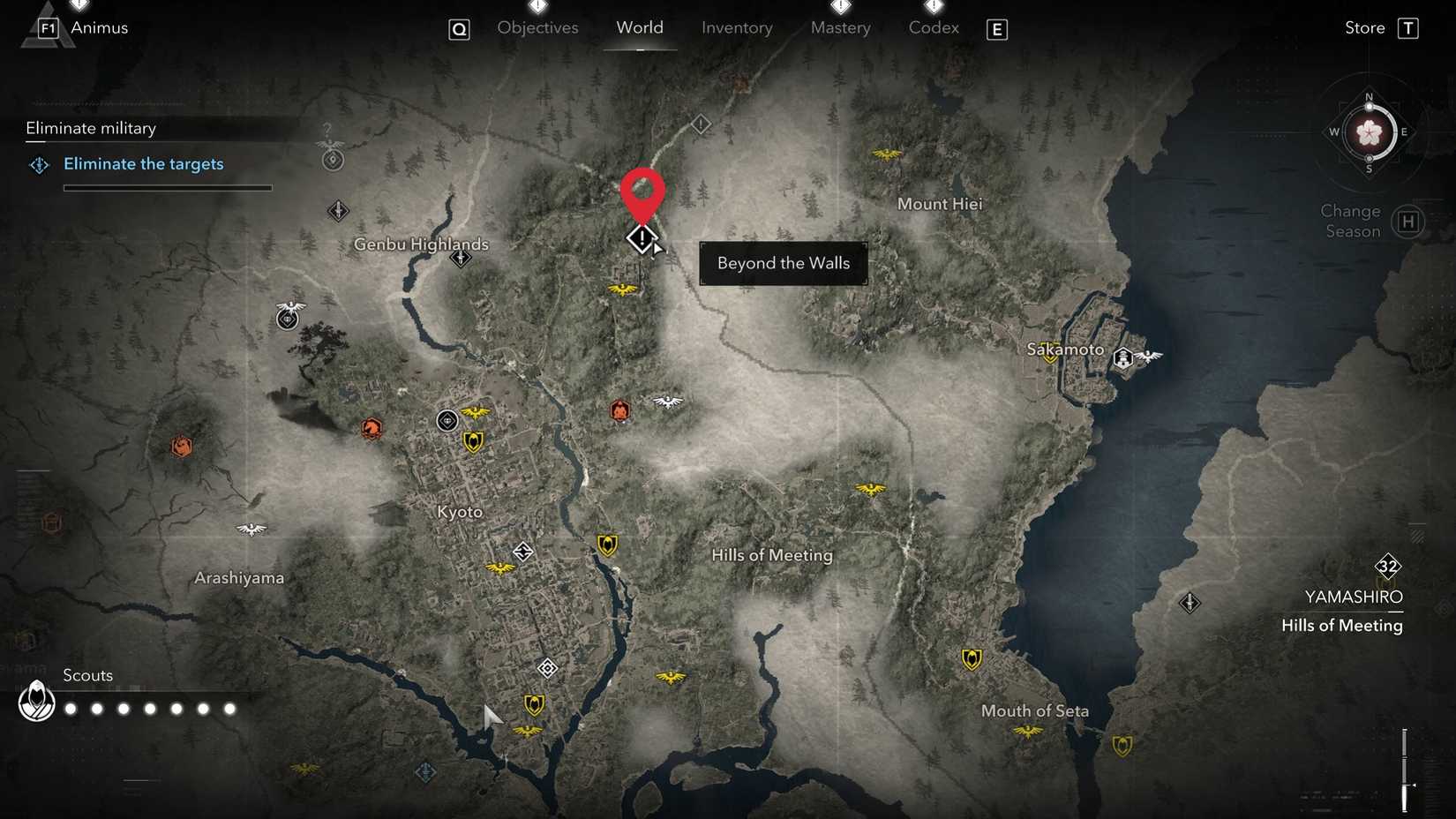Image resolution: width=1456 pixels, height=819 pixels.
Task: Switch to the Inventory tab
Action: 737,27
